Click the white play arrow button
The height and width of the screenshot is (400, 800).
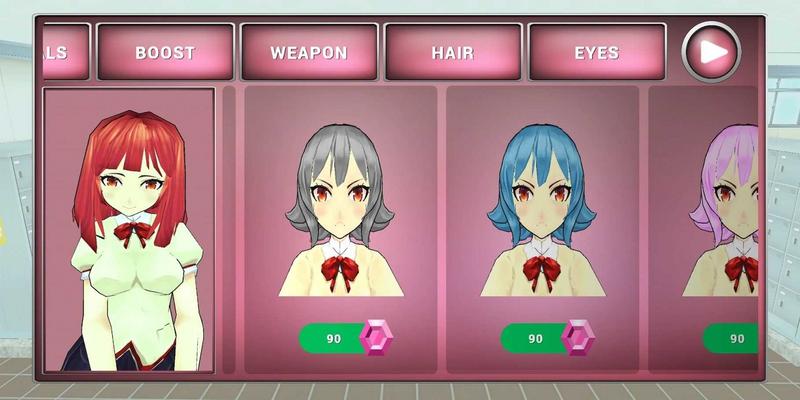[x=711, y=51]
